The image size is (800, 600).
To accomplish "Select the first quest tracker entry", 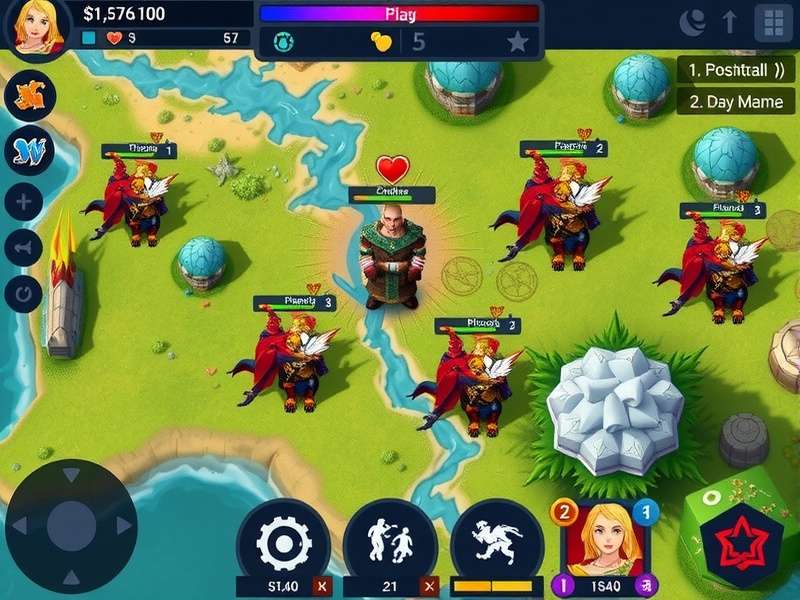I will pos(737,70).
